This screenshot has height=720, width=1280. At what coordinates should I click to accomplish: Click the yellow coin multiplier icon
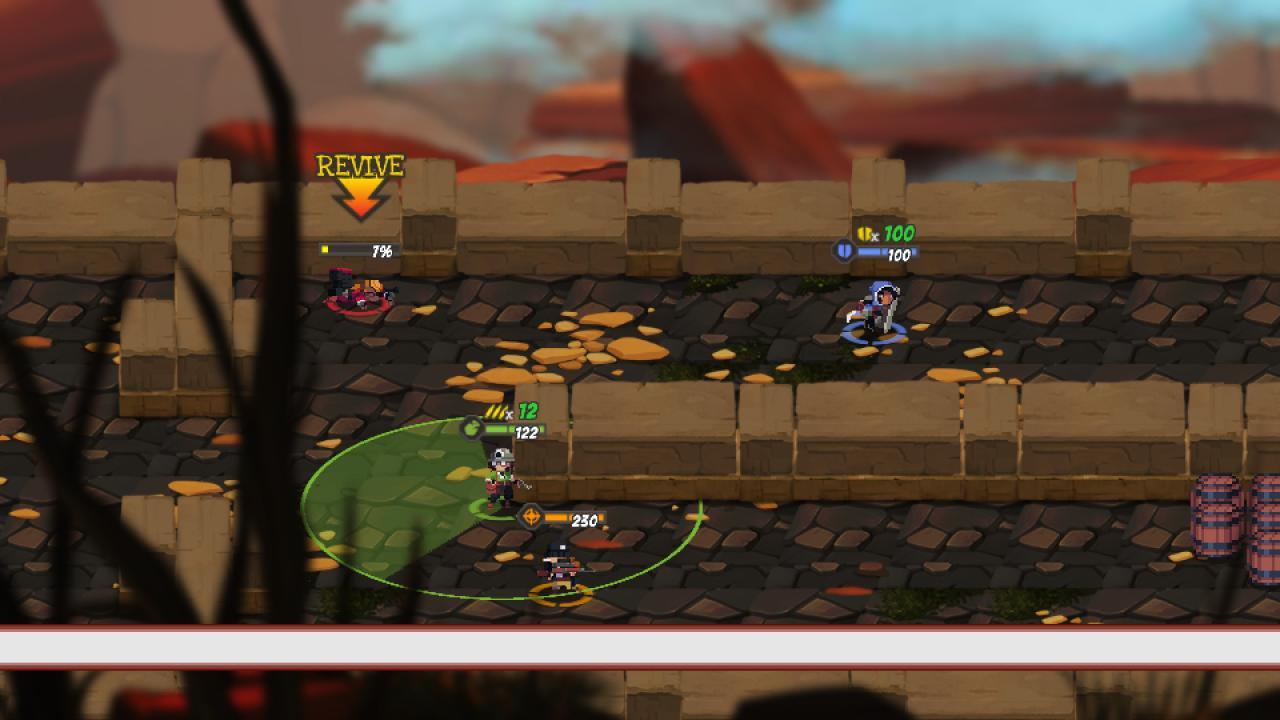(864, 231)
